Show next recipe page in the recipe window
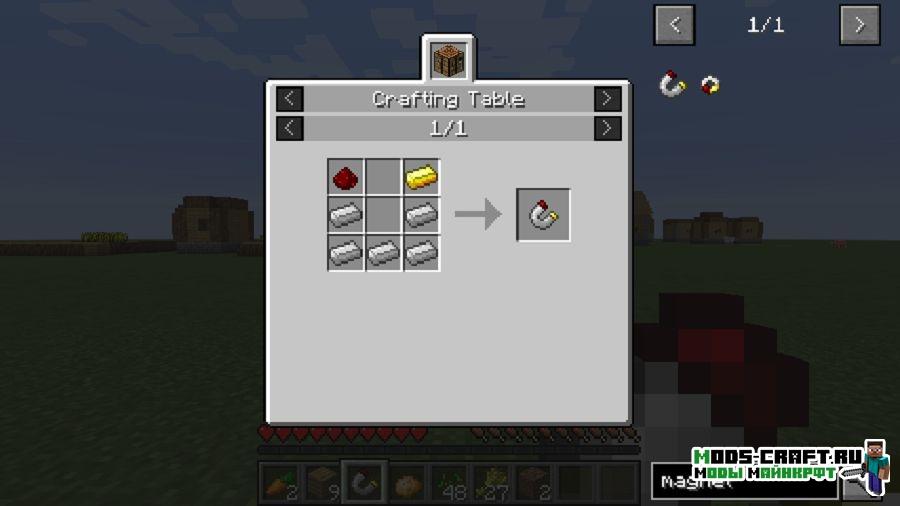The width and height of the screenshot is (900, 506). (x=607, y=128)
